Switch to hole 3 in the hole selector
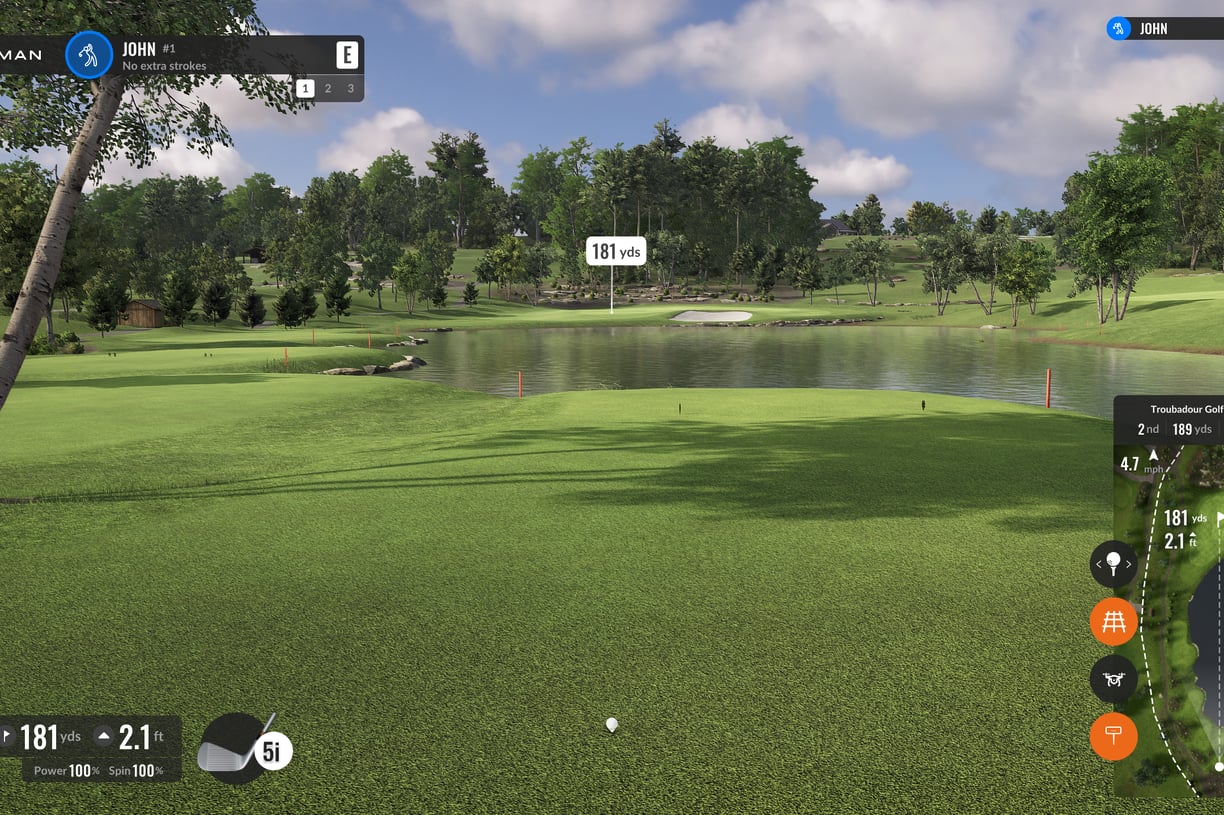 (350, 89)
